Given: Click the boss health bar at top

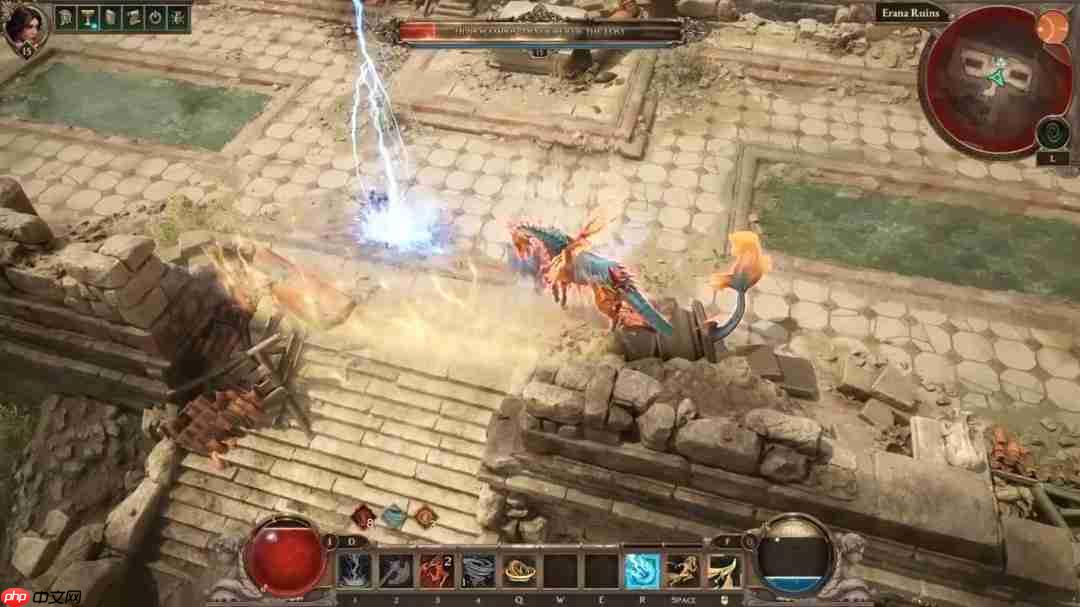Looking at the screenshot, I should click(541, 32).
